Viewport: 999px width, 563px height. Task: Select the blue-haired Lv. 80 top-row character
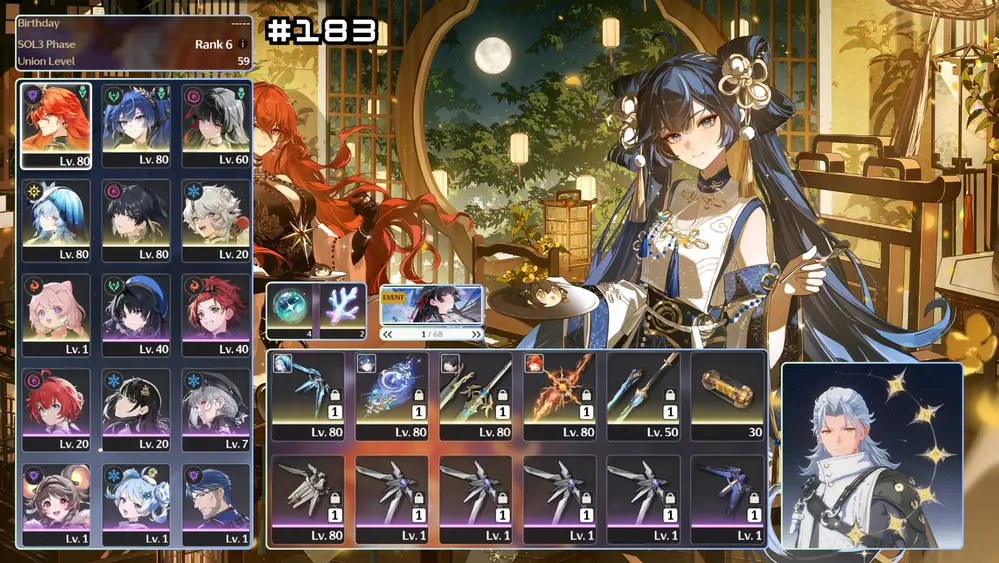tap(136, 125)
